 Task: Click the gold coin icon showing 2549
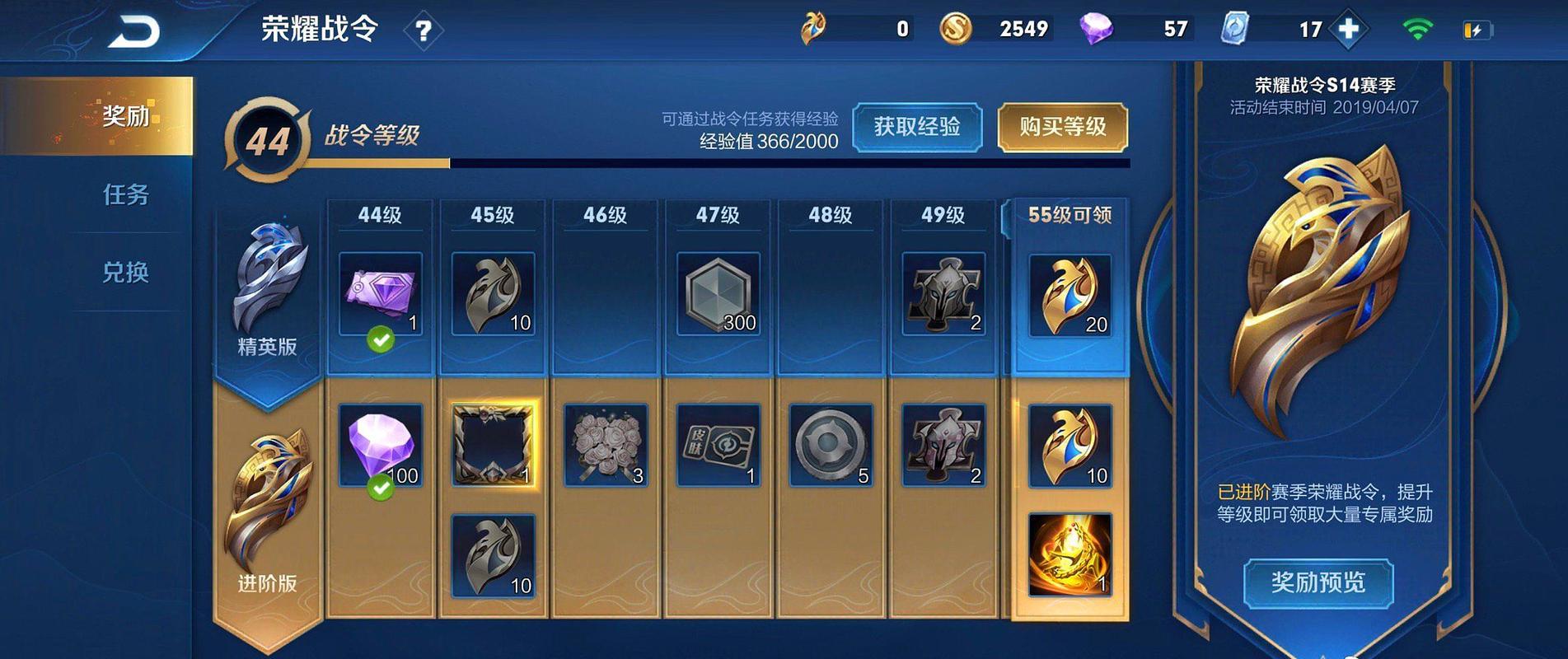click(956, 28)
